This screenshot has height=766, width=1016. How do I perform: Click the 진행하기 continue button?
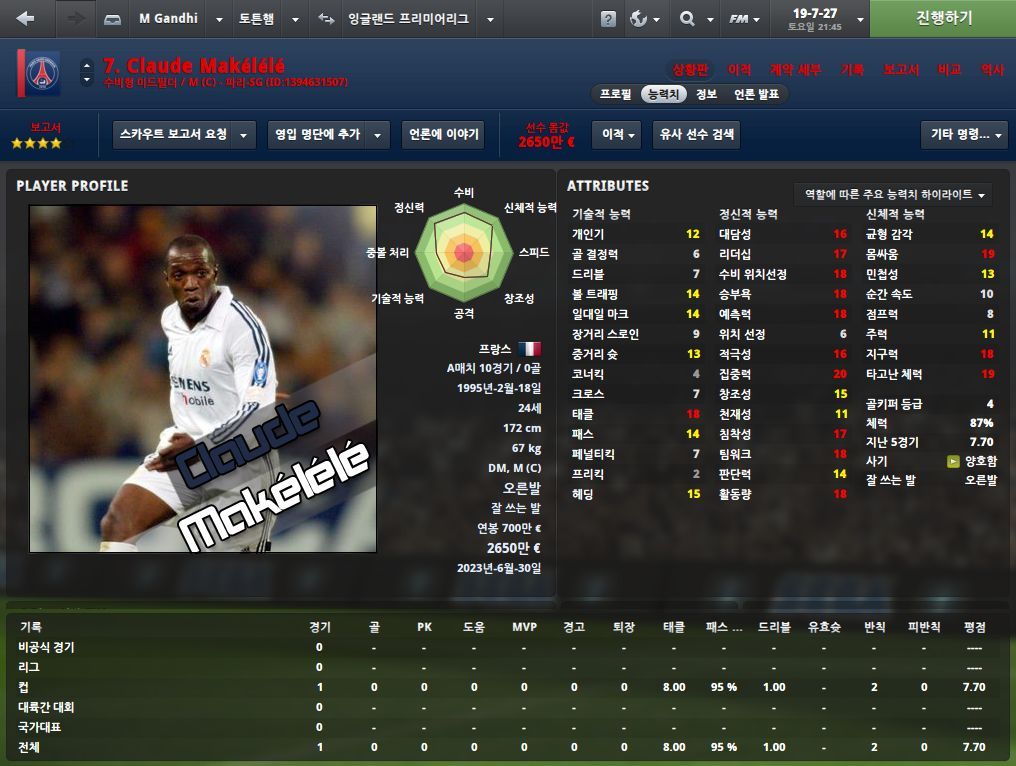[x=943, y=19]
